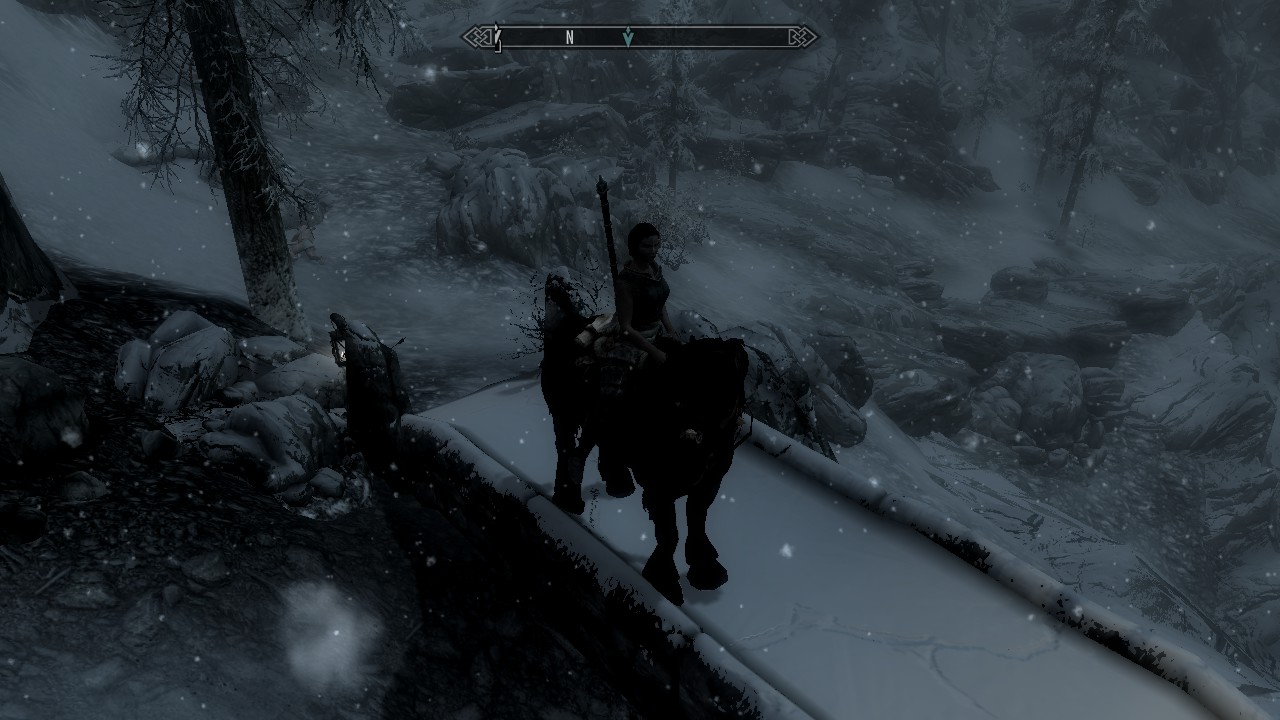Click the white location marker at the compass edge

point(496,37)
